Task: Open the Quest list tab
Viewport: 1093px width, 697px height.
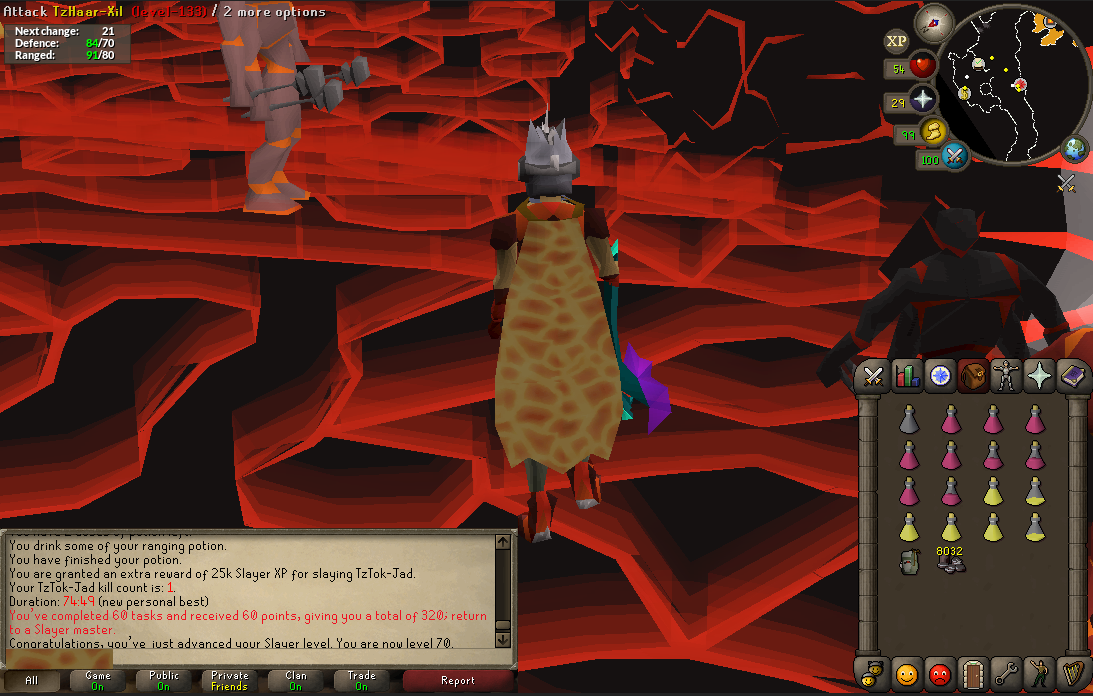Action: click(939, 376)
